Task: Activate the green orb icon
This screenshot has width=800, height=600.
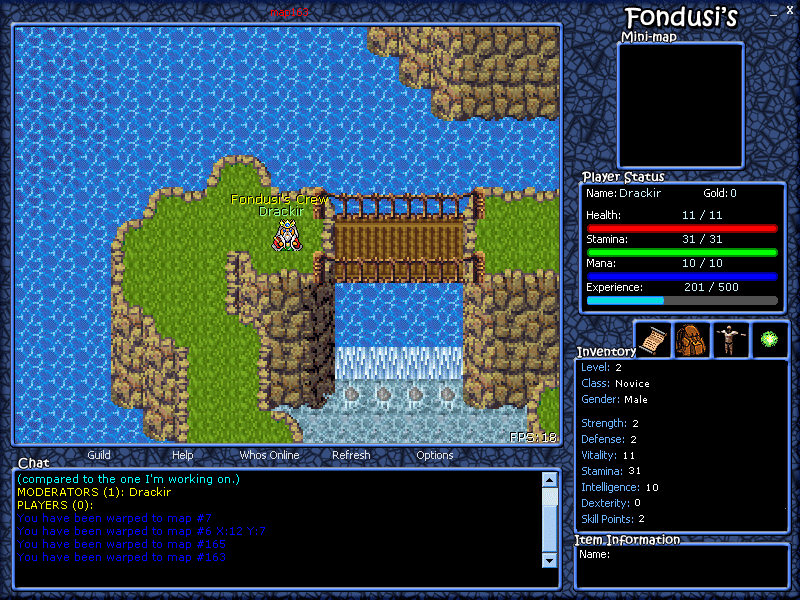Action: [x=770, y=340]
